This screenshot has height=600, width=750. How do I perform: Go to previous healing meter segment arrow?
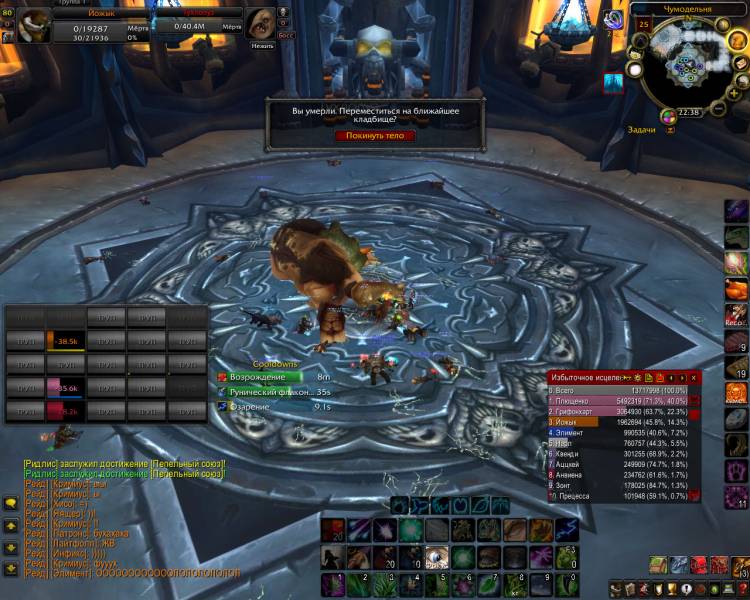coord(670,377)
